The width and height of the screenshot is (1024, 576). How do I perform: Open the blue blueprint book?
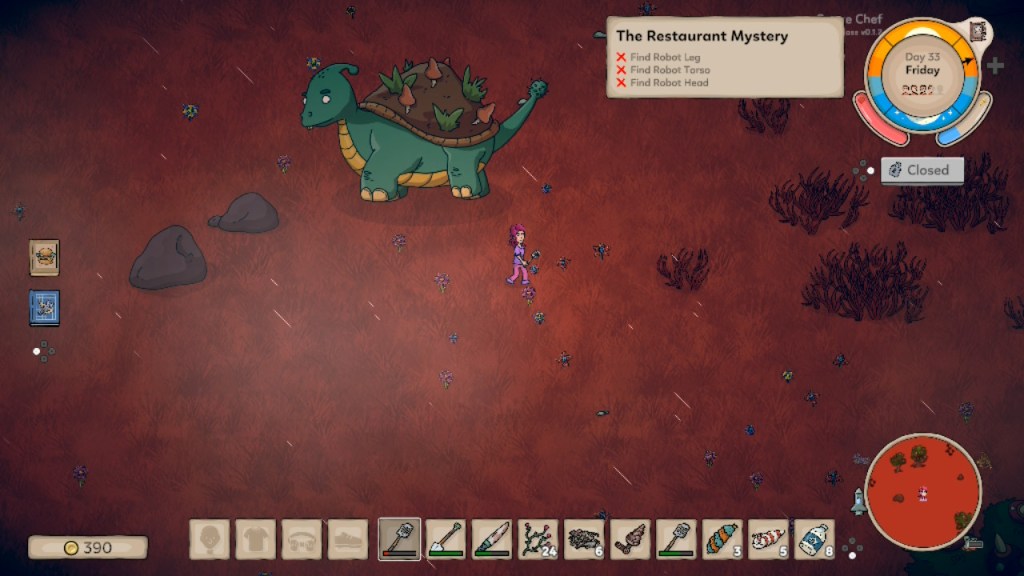click(44, 307)
